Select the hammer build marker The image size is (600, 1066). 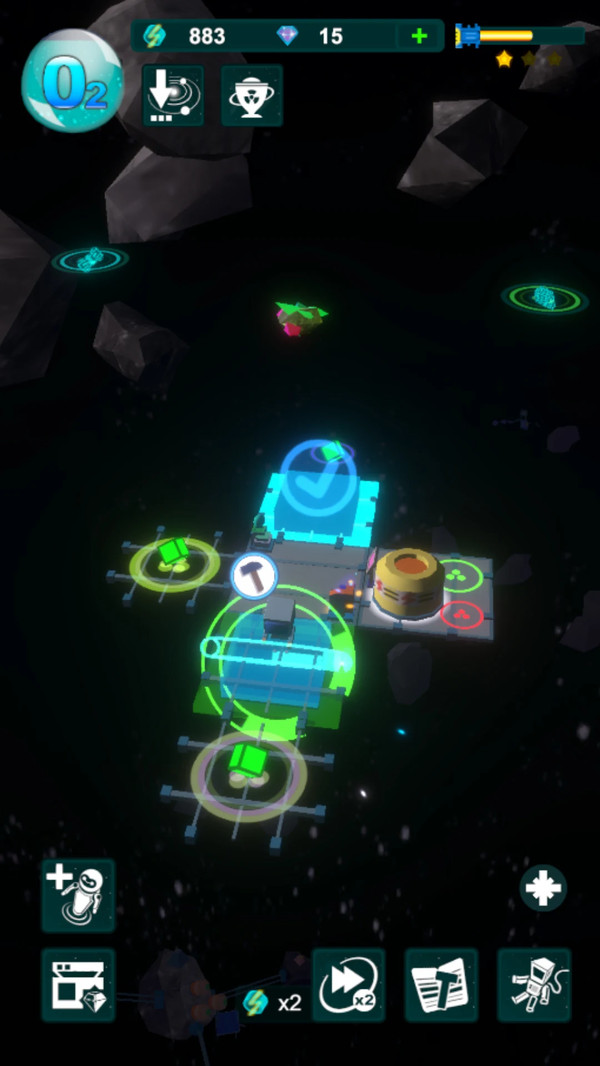click(254, 576)
